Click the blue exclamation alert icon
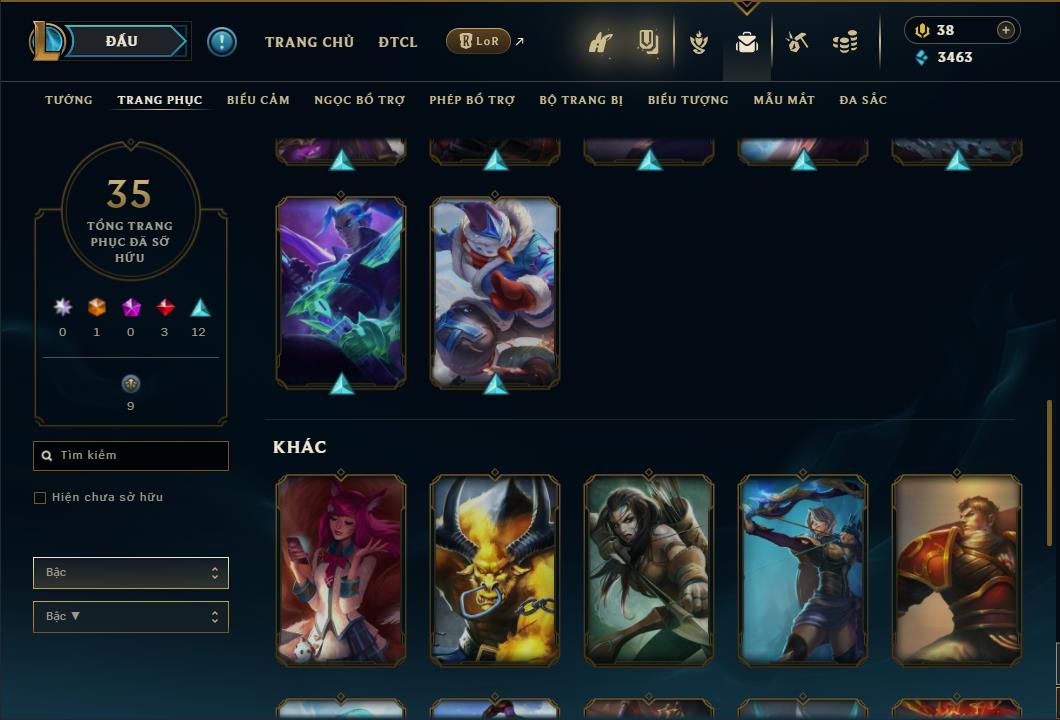 tap(222, 42)
